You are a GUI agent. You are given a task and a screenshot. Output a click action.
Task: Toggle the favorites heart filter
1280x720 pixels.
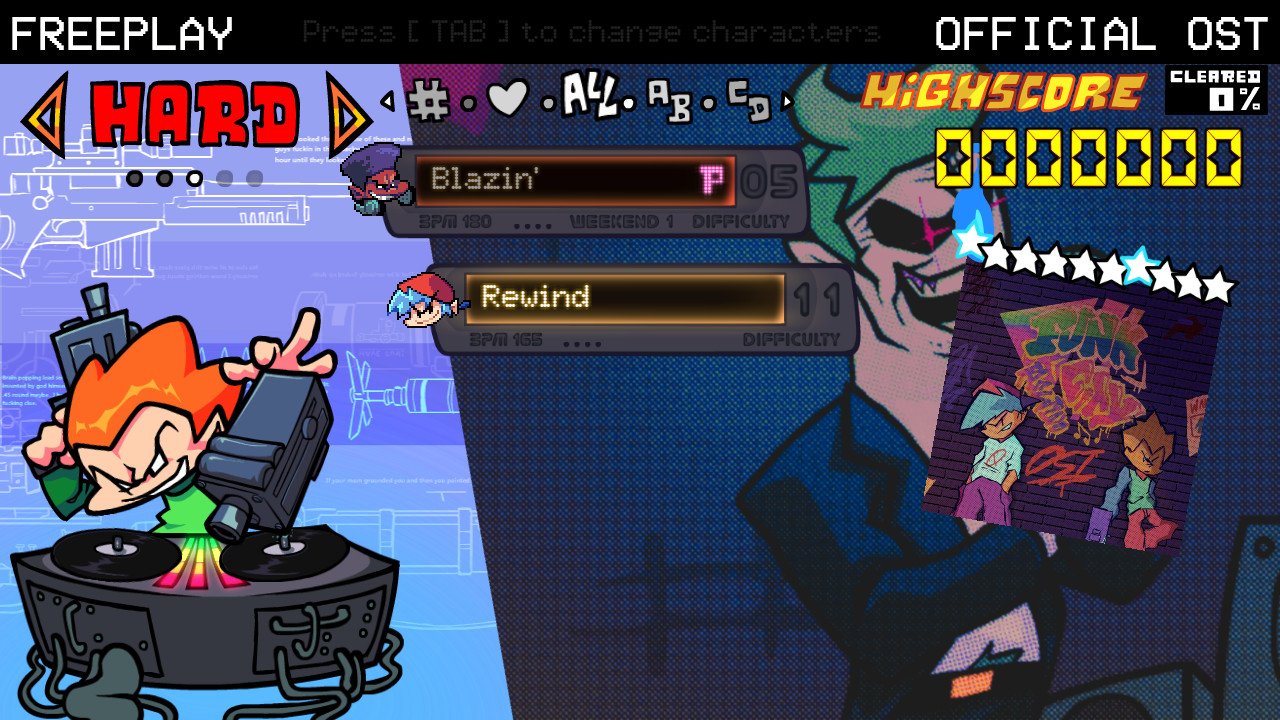click(507, 98)
